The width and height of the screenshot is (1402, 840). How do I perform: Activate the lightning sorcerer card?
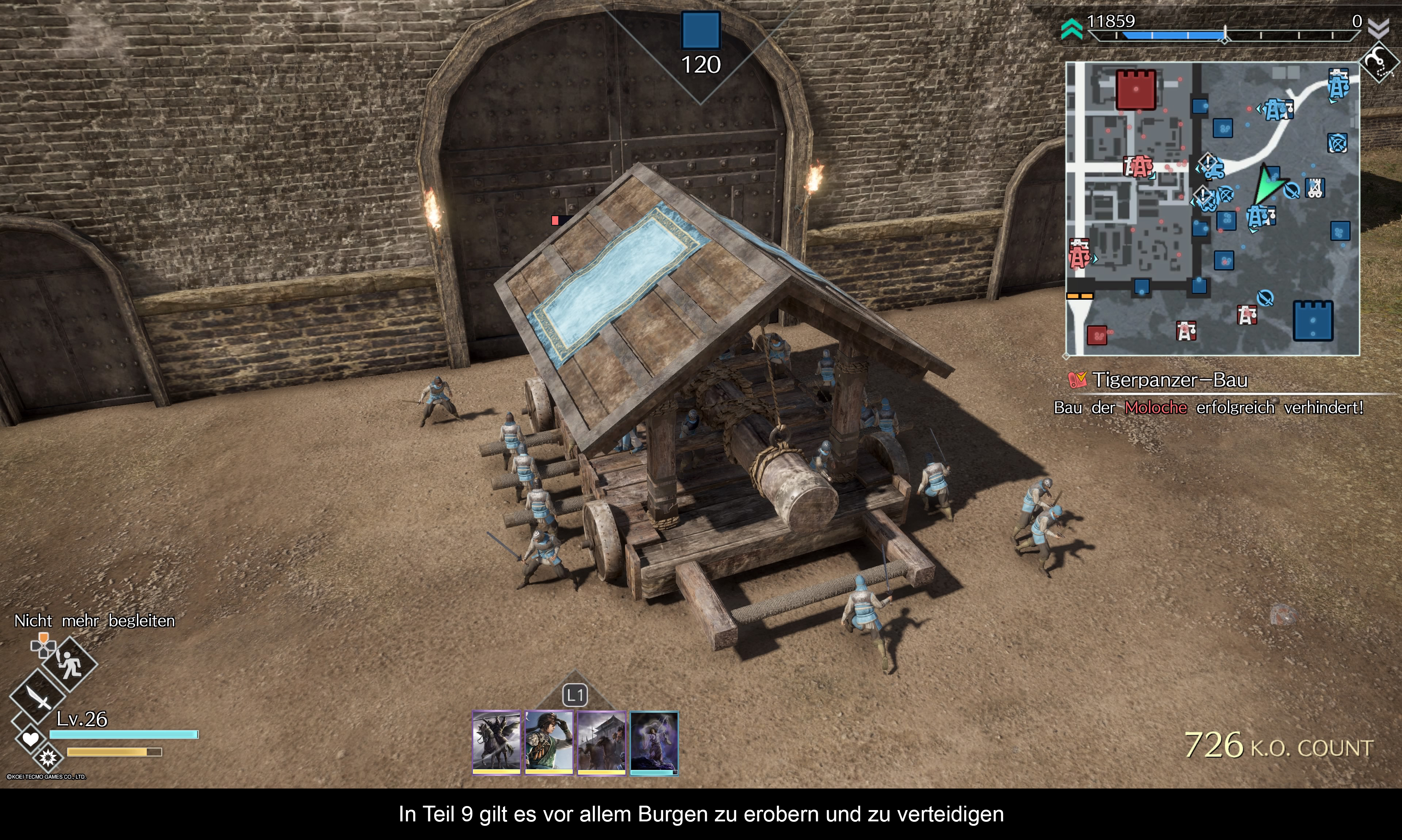pyautogui.click(x=654, y=741)
